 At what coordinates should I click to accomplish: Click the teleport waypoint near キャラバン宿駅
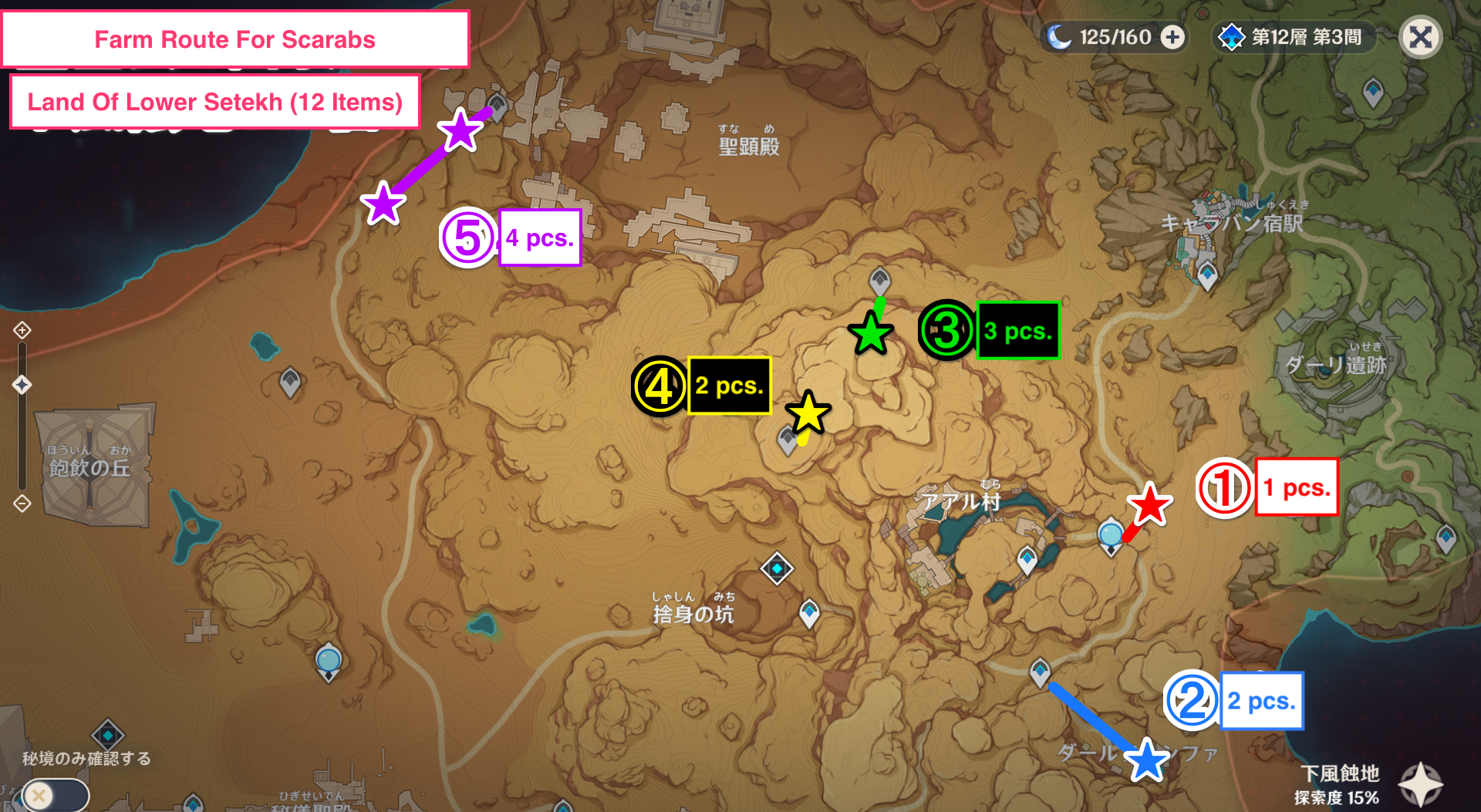pos(1207,274)
